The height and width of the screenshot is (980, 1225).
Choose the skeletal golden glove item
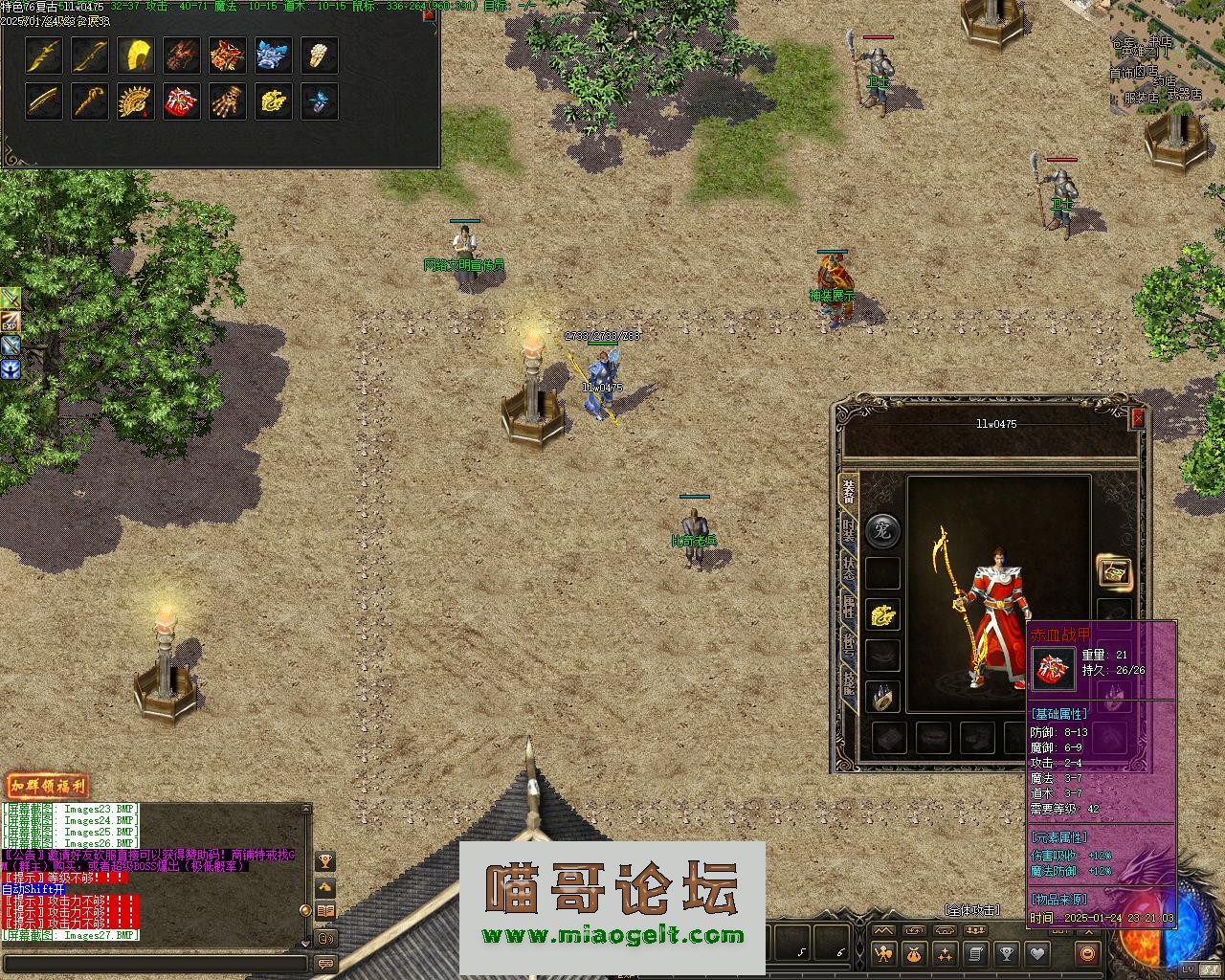[228, 101]
